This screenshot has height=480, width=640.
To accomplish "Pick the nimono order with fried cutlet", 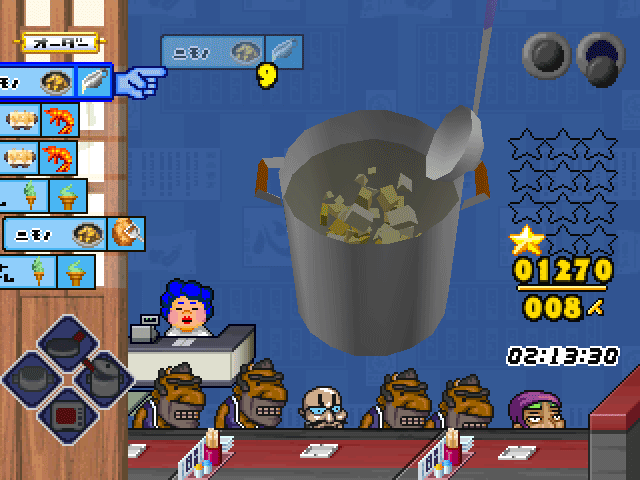I will 74,234.
